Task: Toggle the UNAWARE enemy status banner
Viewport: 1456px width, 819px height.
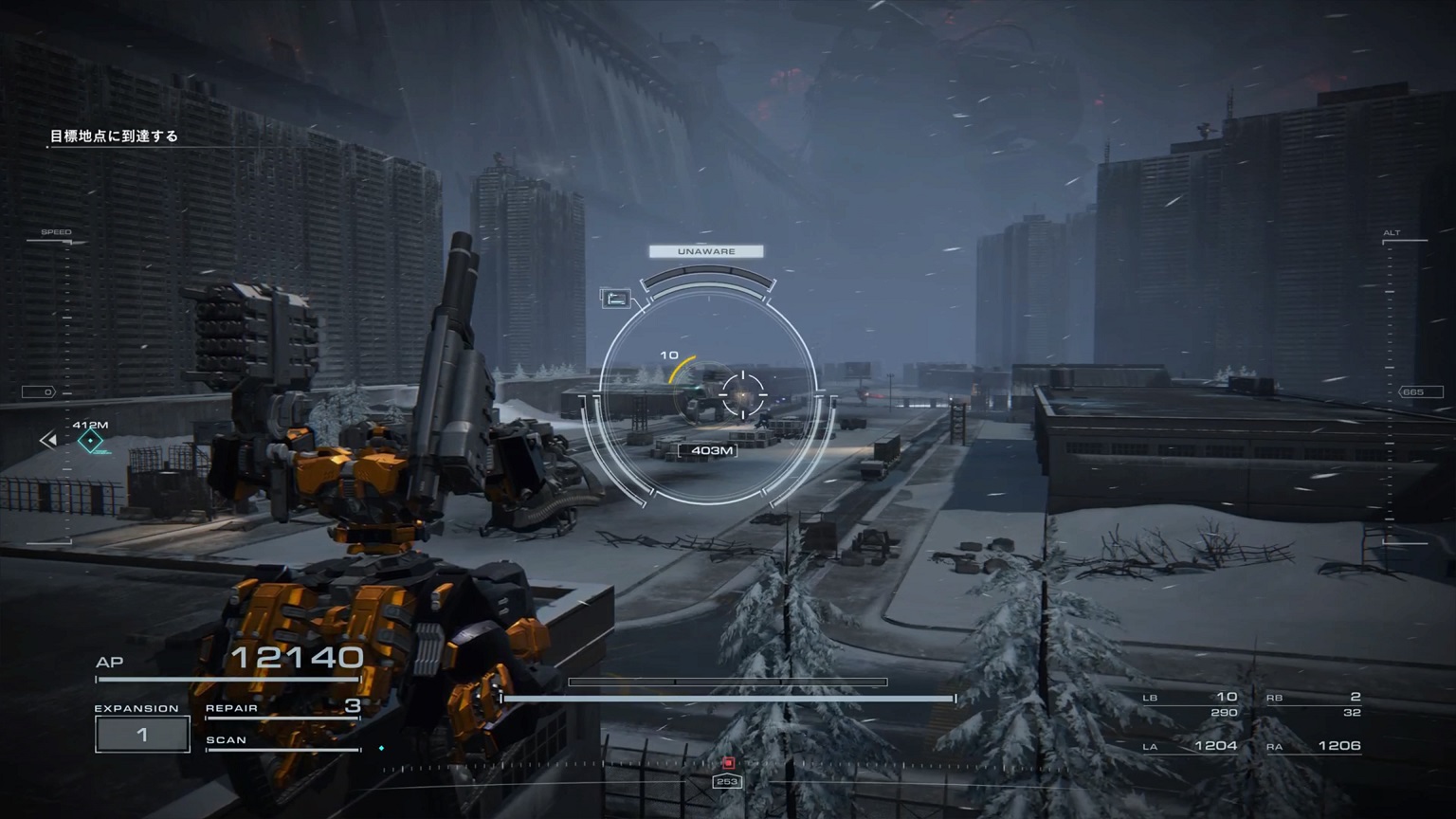Action: (x=705, y=250)
